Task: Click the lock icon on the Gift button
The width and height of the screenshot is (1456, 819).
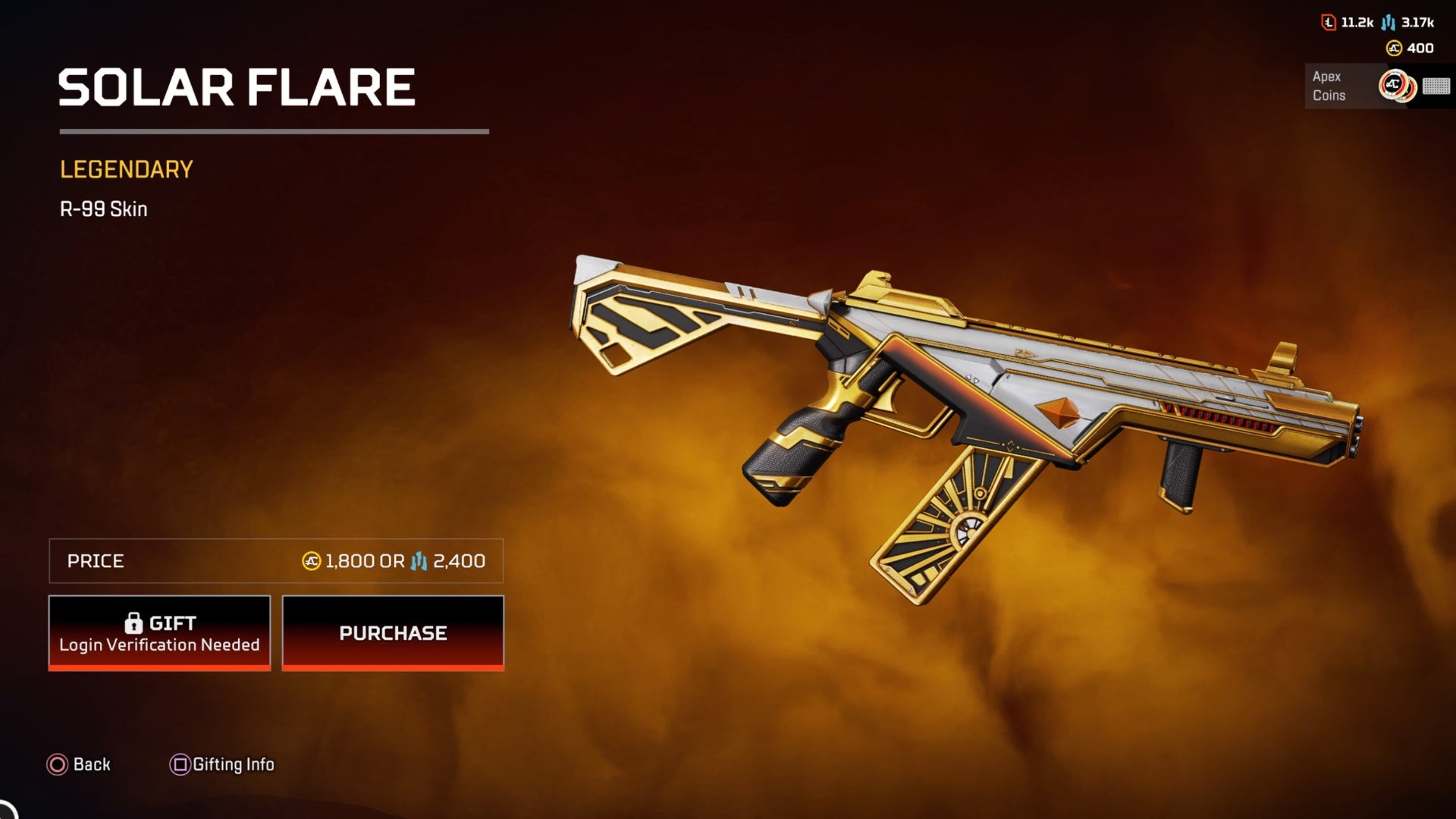Action: [135, 623]
